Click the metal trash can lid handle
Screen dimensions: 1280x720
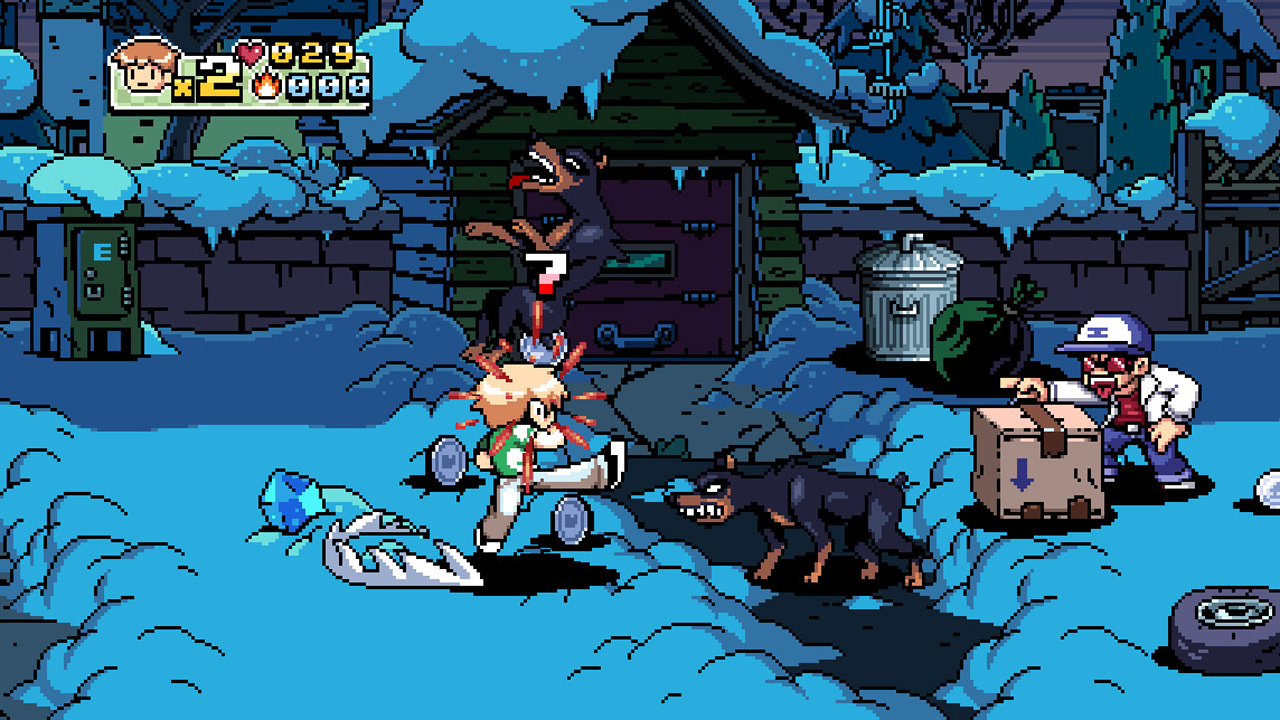(908, 243)
